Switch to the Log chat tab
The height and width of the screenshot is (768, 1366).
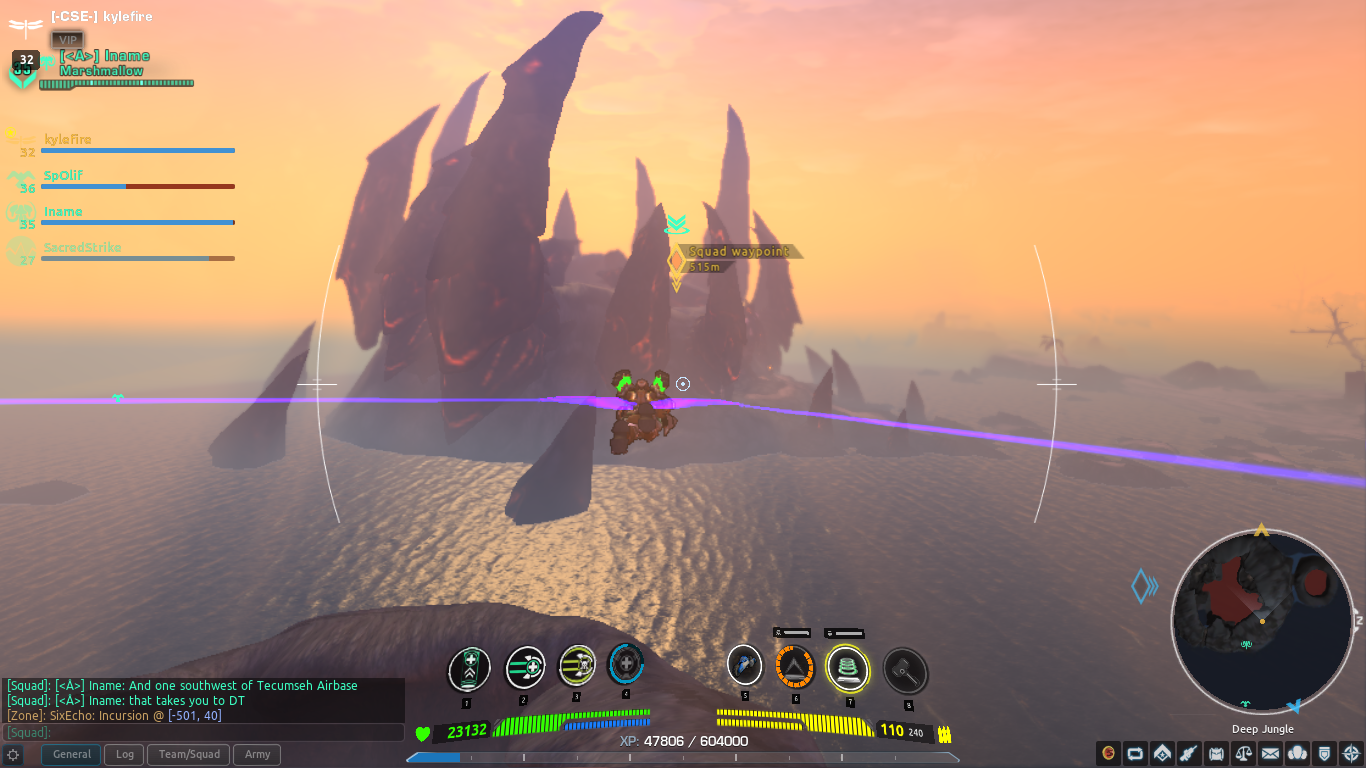pyautogui.click(x=123, y=754)
